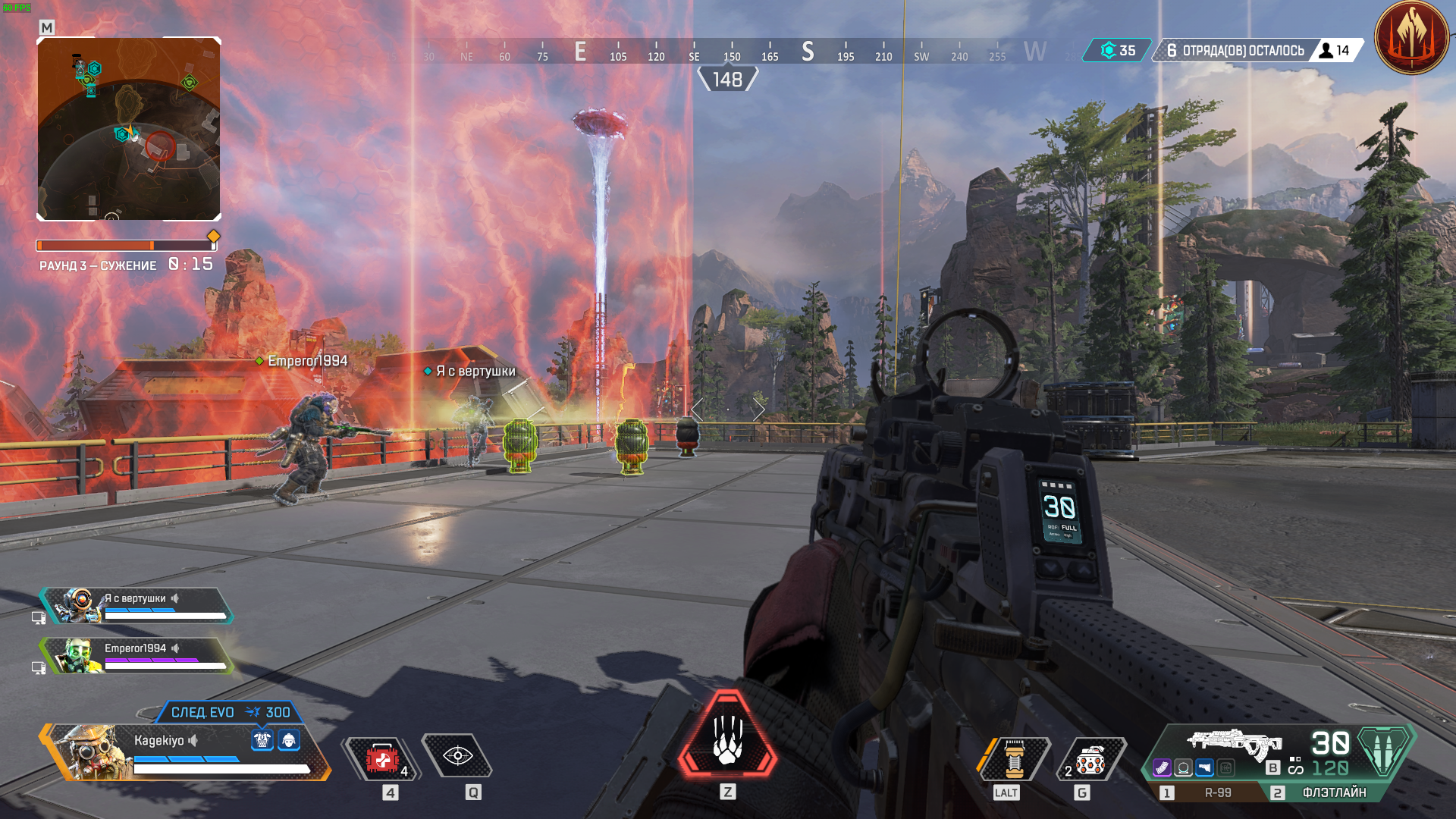This screenshot has height=819, width=1456.
Task: Select the Флэтлайн weapon tab
Action: (x=1331, y=792)
